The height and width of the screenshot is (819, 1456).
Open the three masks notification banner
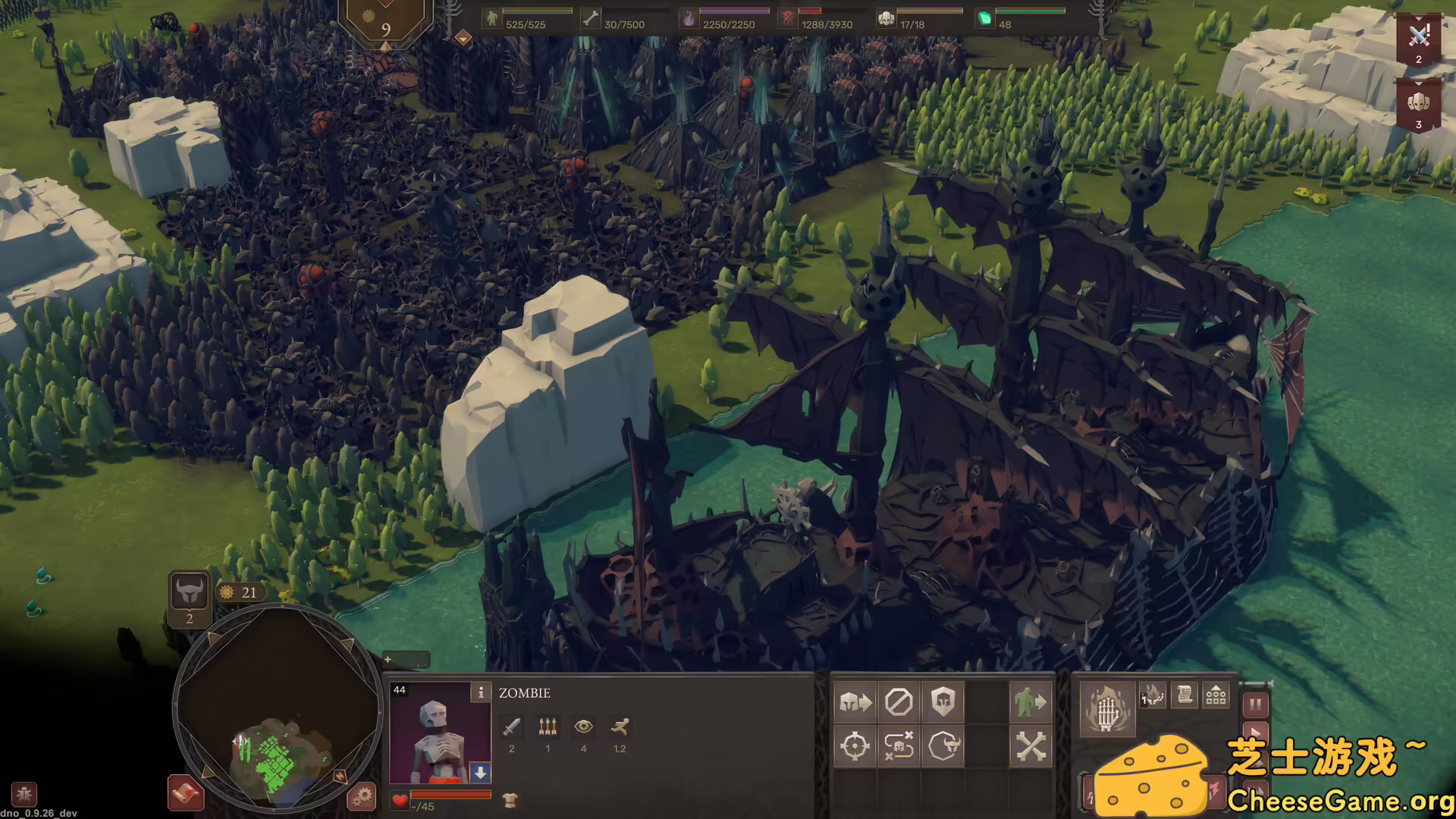(1418, 105)
